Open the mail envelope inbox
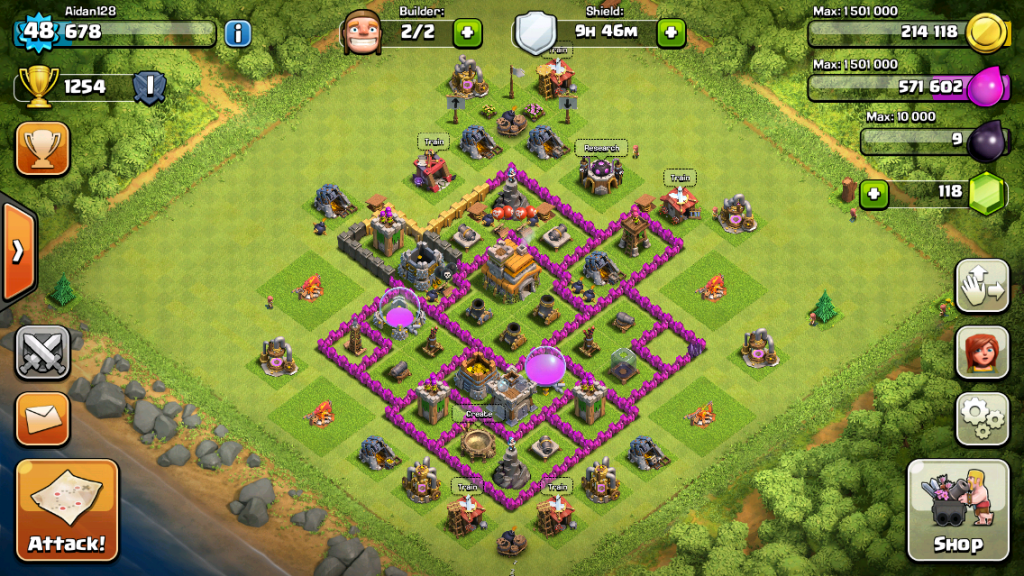The width and height of the screenshot is (1024, 576). [x=43, y=419]
